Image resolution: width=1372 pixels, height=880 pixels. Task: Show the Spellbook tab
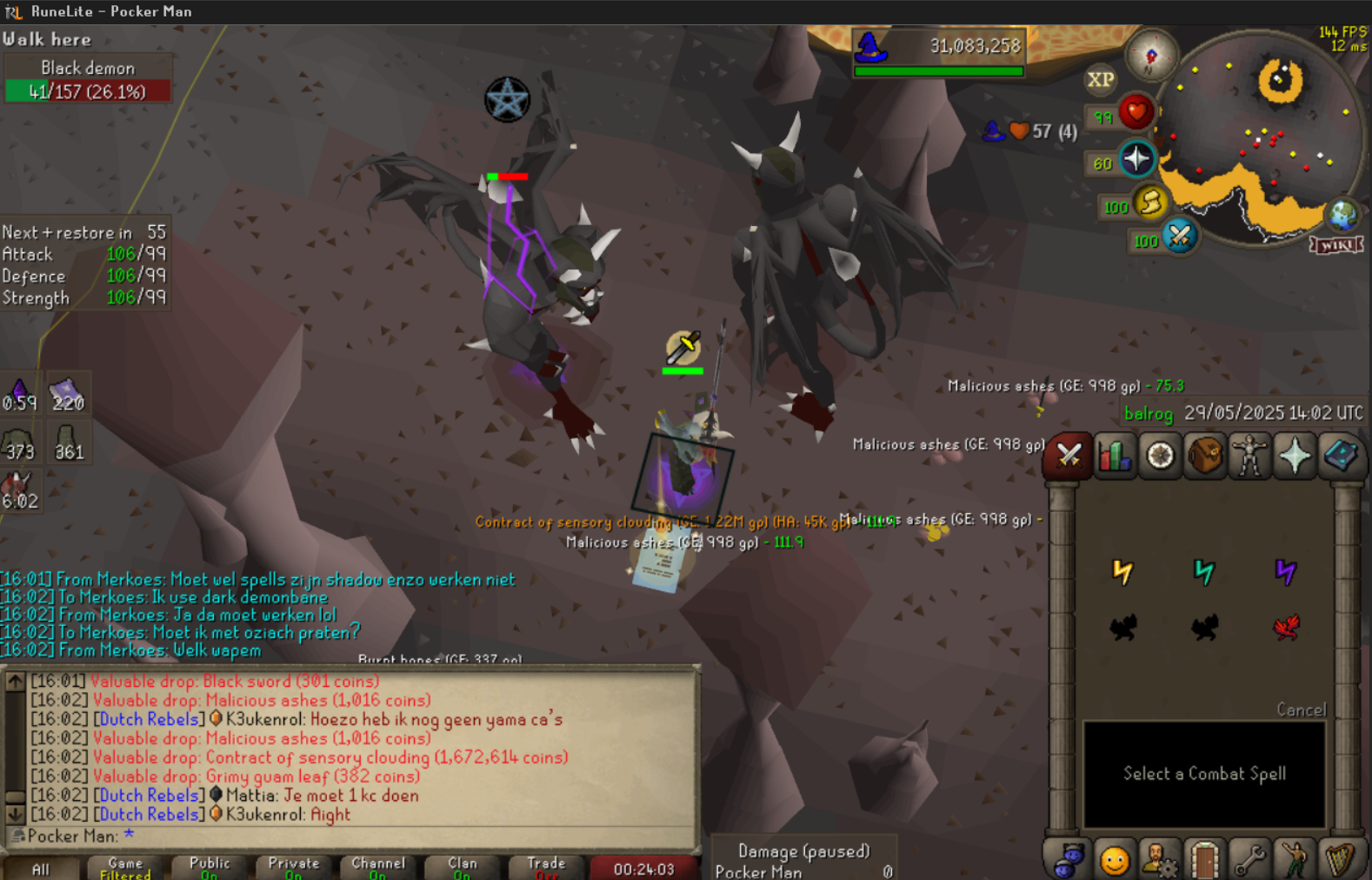(1340, 455)
